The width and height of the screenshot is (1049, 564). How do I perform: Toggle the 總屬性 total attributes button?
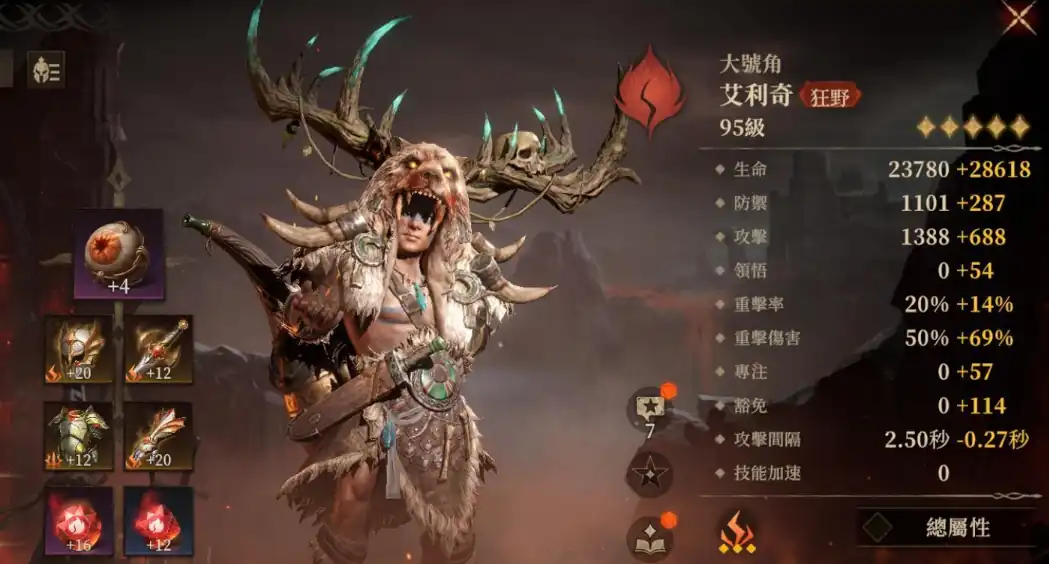point(943,528)
